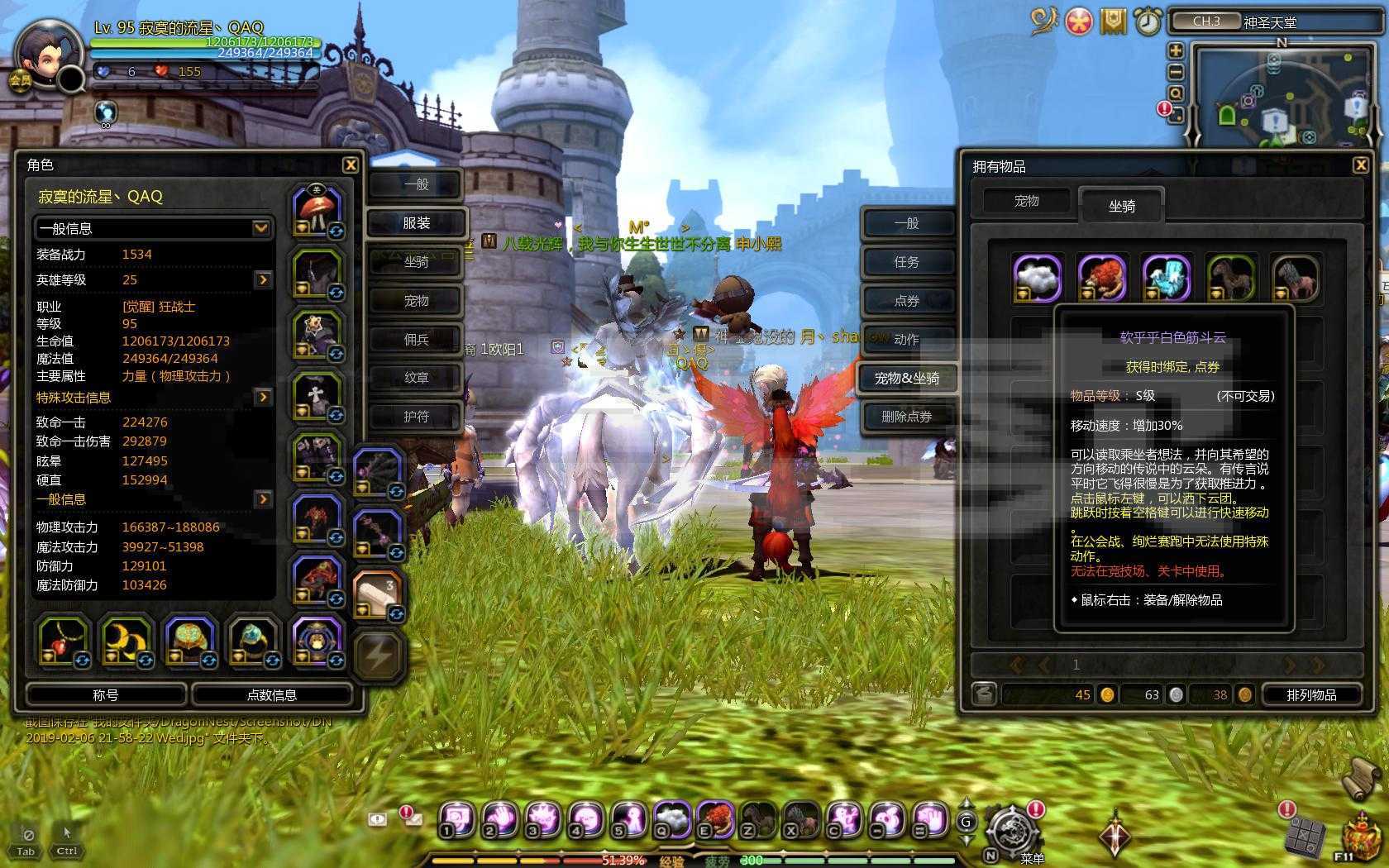Select the 坐骑 mount tab
Image resolution: width=1389 pixels, height=868 pixels.
1121,206
